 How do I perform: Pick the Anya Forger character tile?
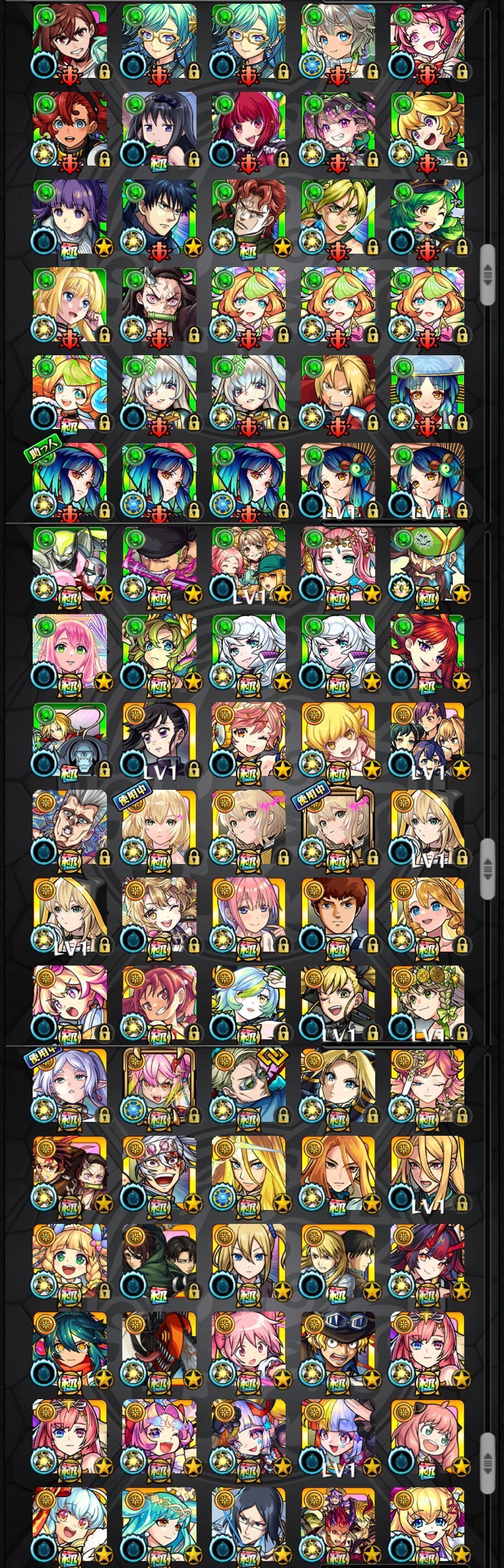coord(427,1439)
